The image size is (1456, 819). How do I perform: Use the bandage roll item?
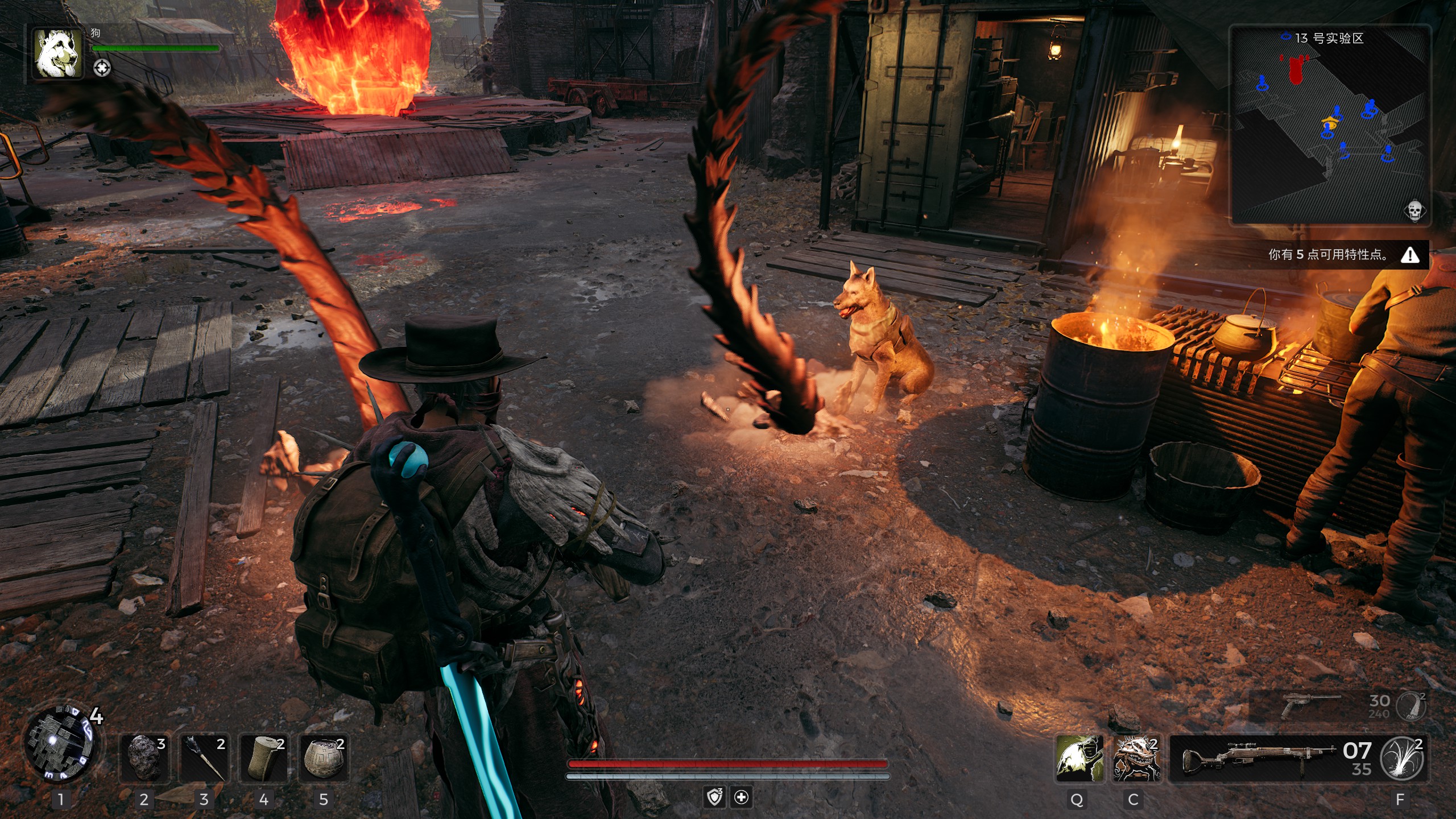264,758
